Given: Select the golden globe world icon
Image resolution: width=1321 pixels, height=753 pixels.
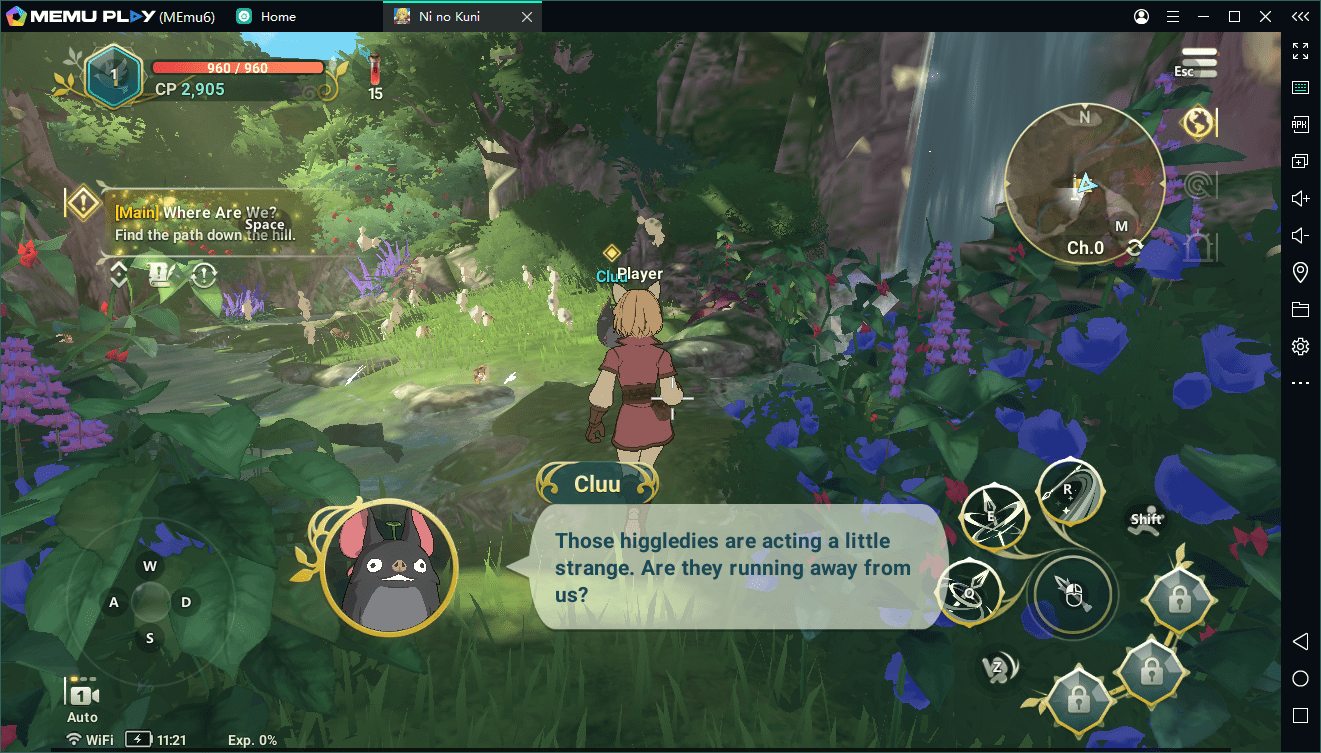Looking at the screenshot, I should (1198, 123).
